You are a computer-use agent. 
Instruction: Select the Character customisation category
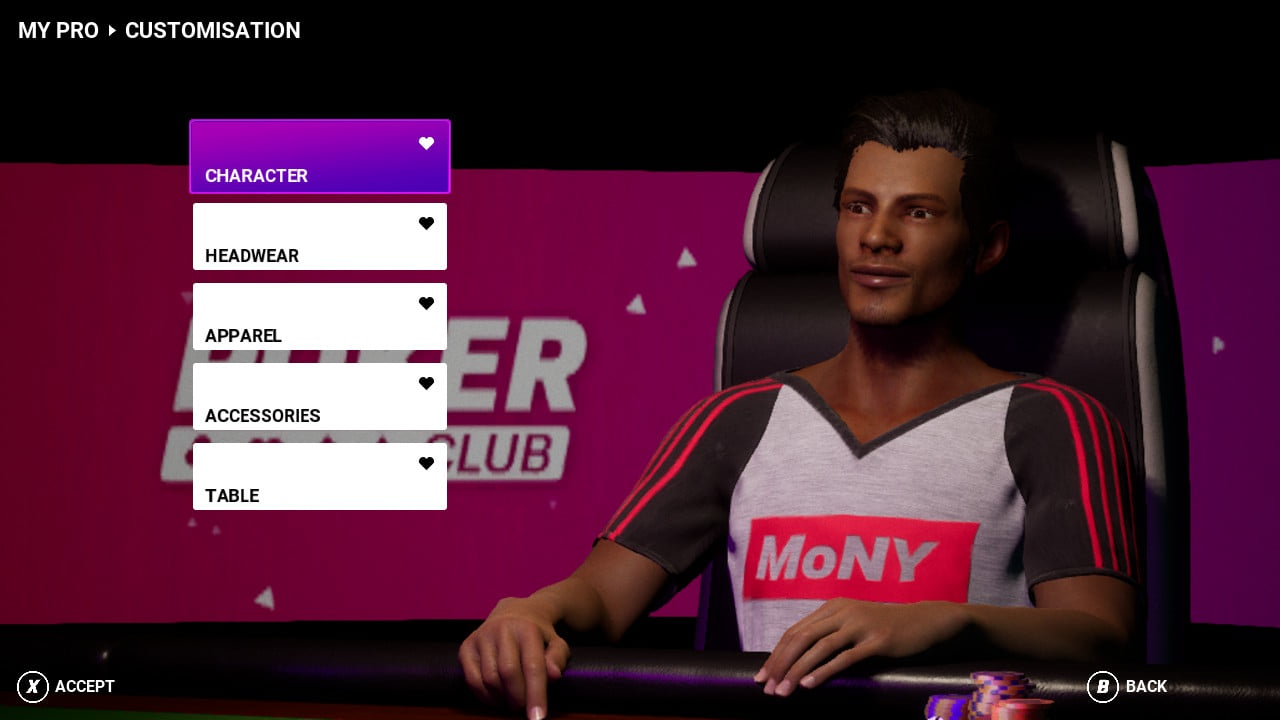point(319,157)
